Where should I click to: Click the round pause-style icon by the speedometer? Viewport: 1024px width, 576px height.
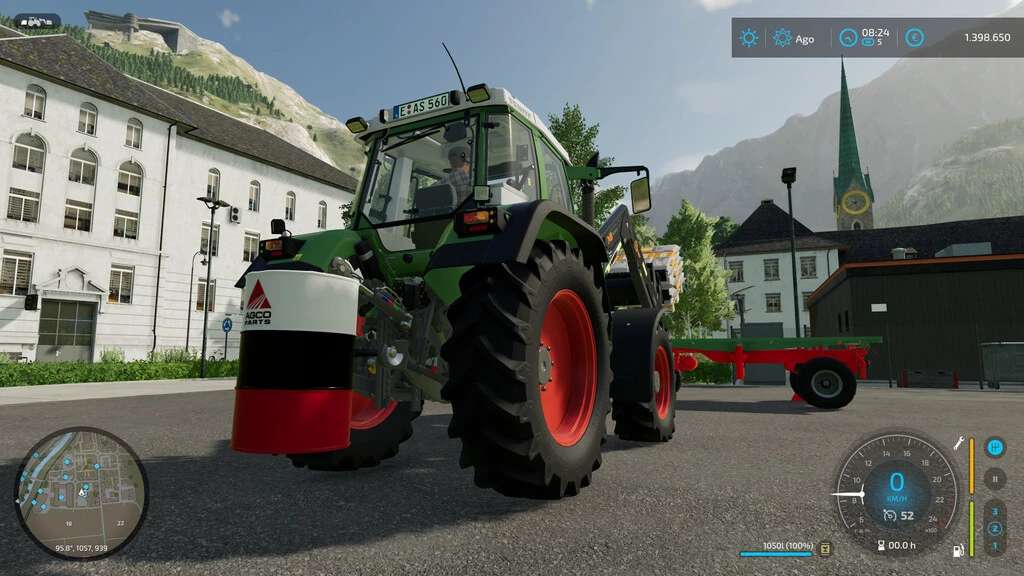pos(994,478)
